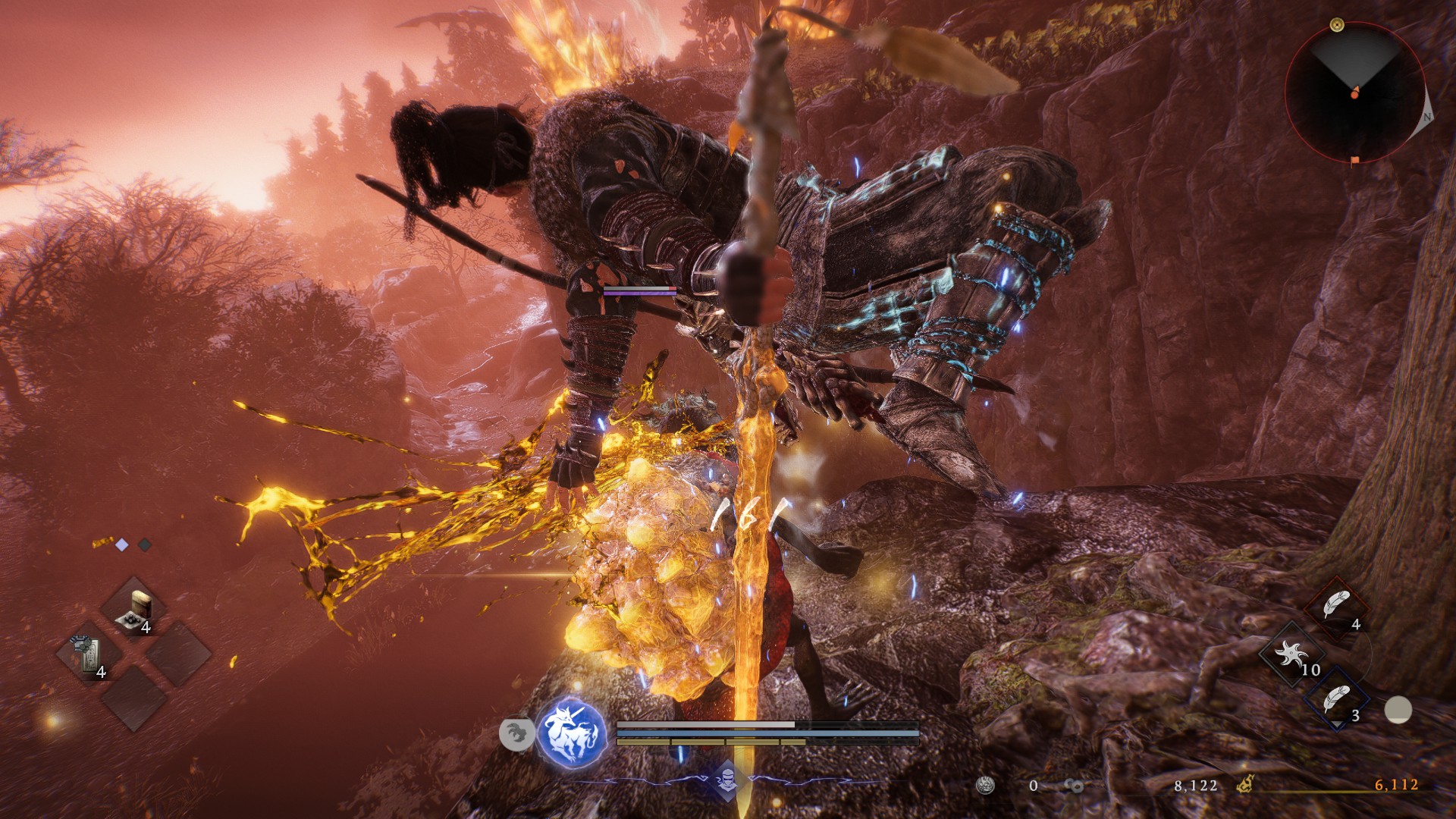Select the medicine box item slot
This screenshot has width=1456, height=819.
pos(136,611)
